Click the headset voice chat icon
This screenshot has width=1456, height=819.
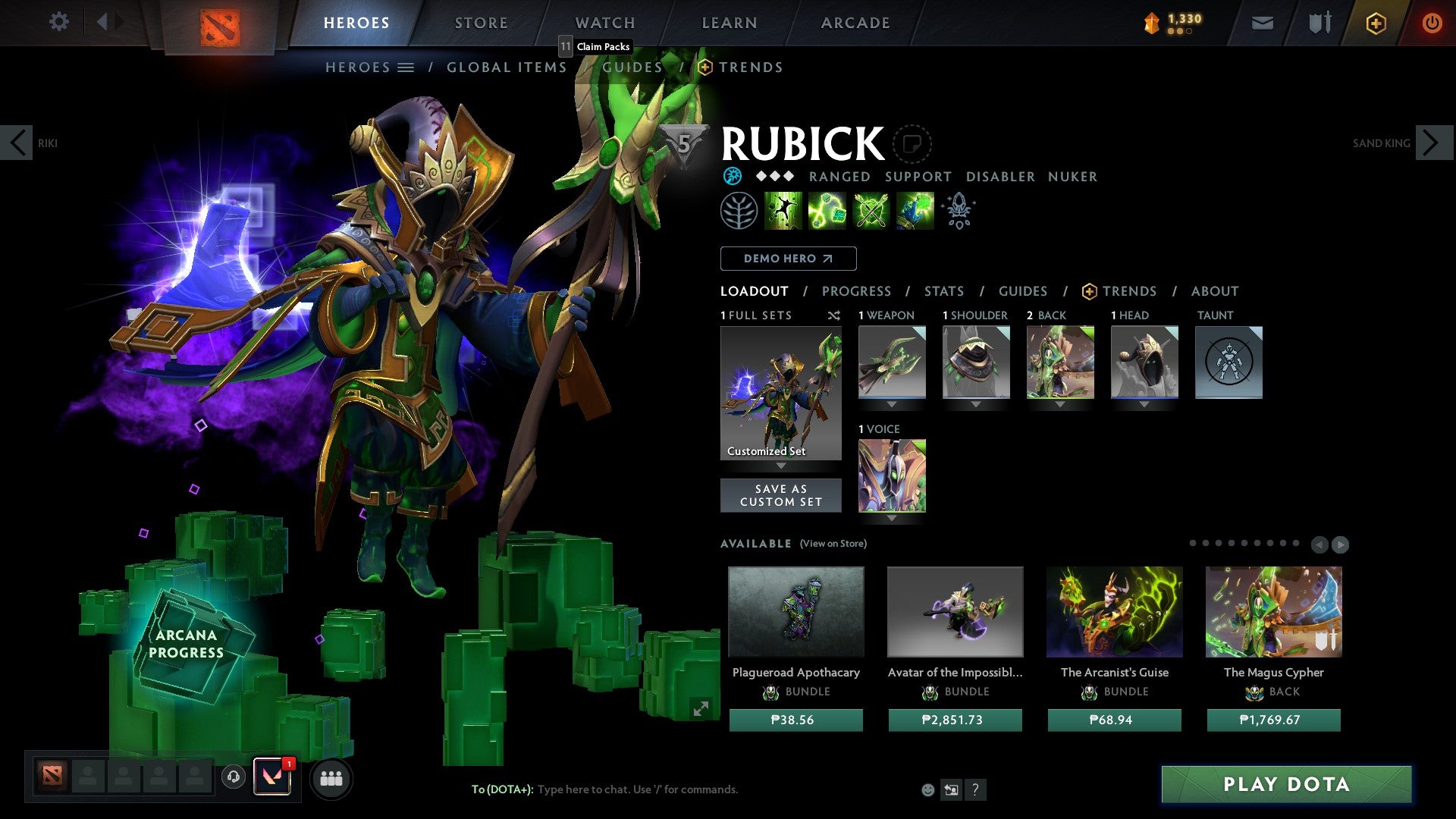tap(233, 777)
